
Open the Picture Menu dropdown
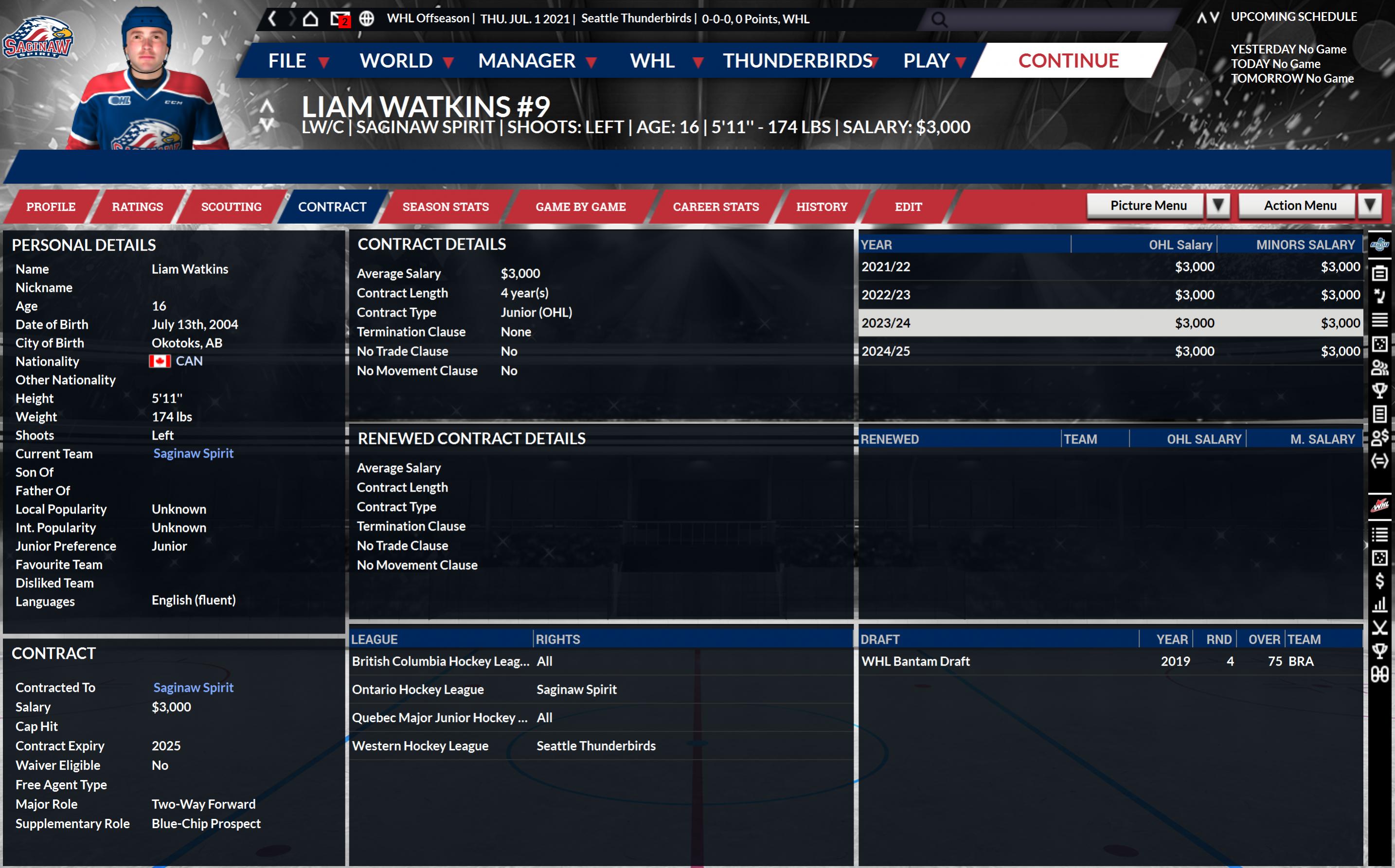(1158, 206)
